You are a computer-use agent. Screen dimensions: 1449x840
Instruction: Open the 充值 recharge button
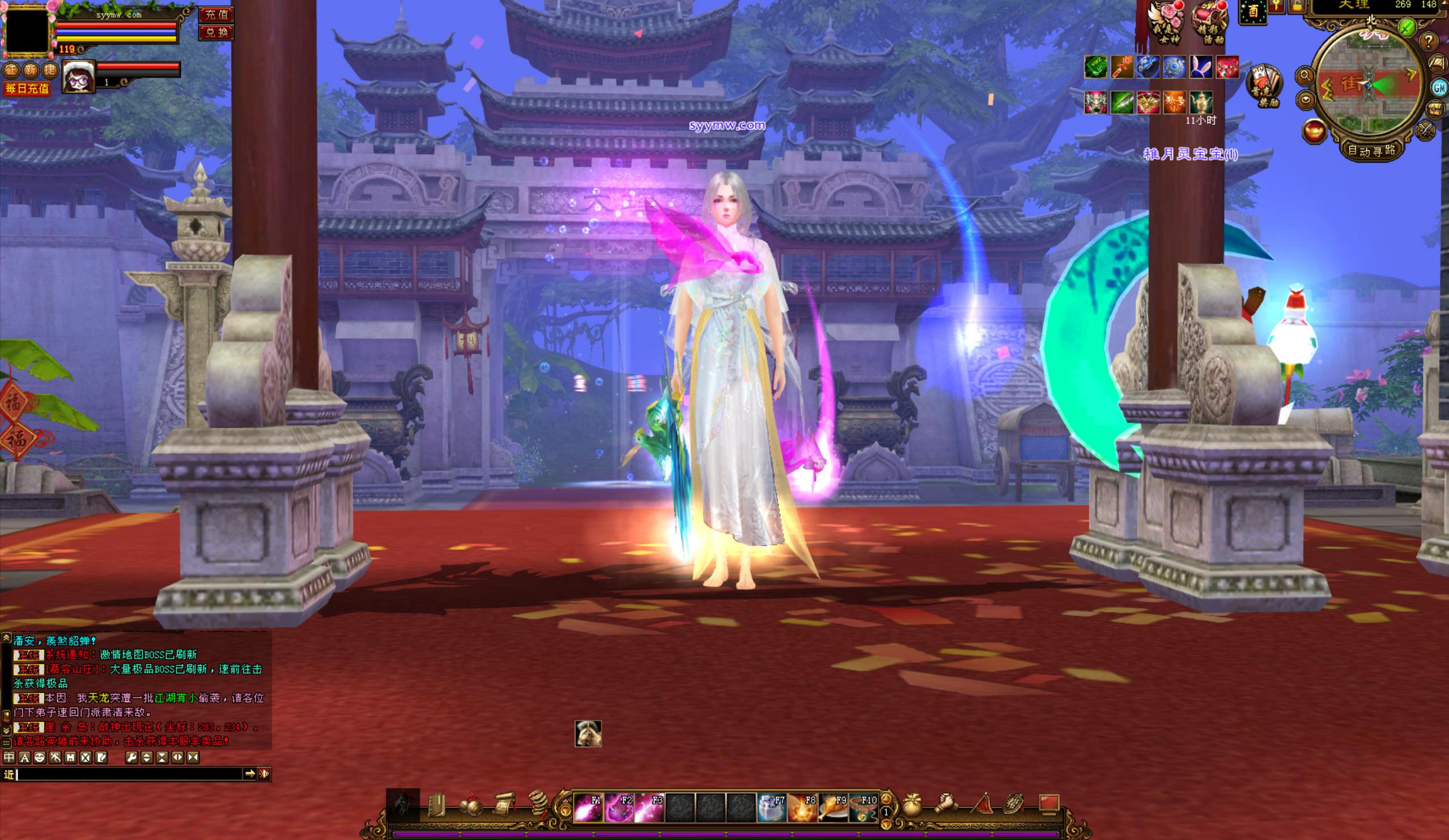point(217,14)
